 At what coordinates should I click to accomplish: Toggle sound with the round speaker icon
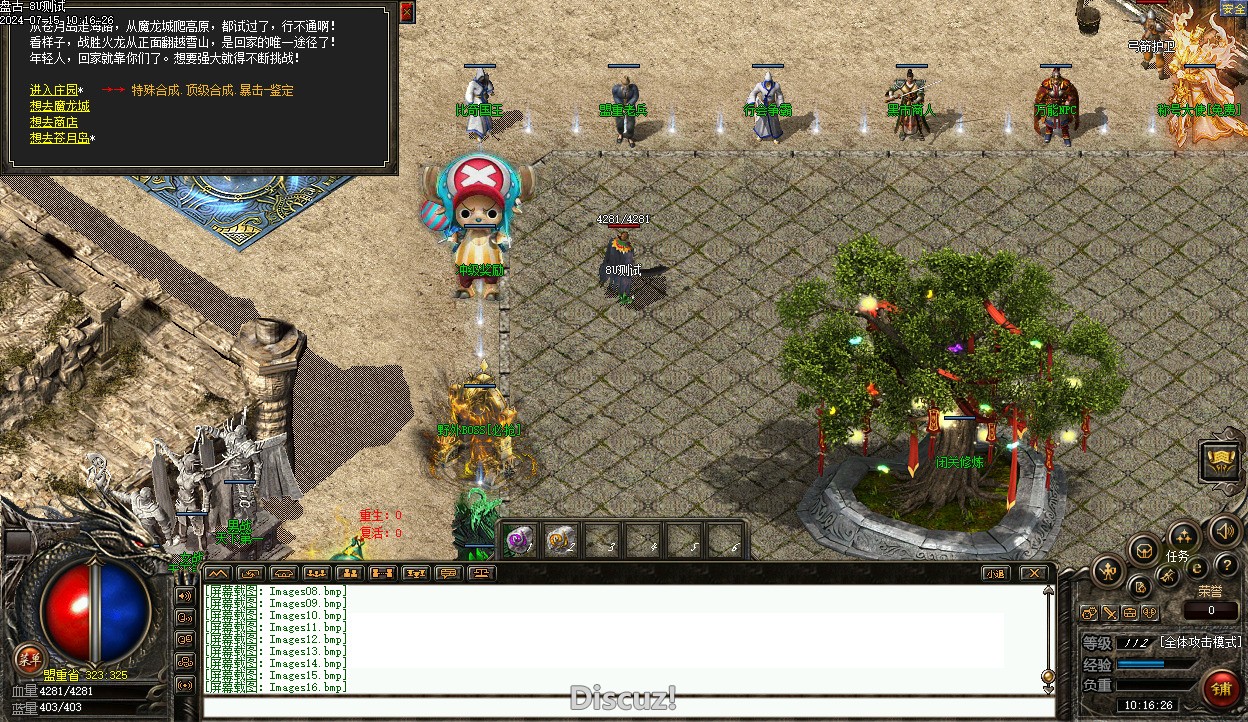1224,530
